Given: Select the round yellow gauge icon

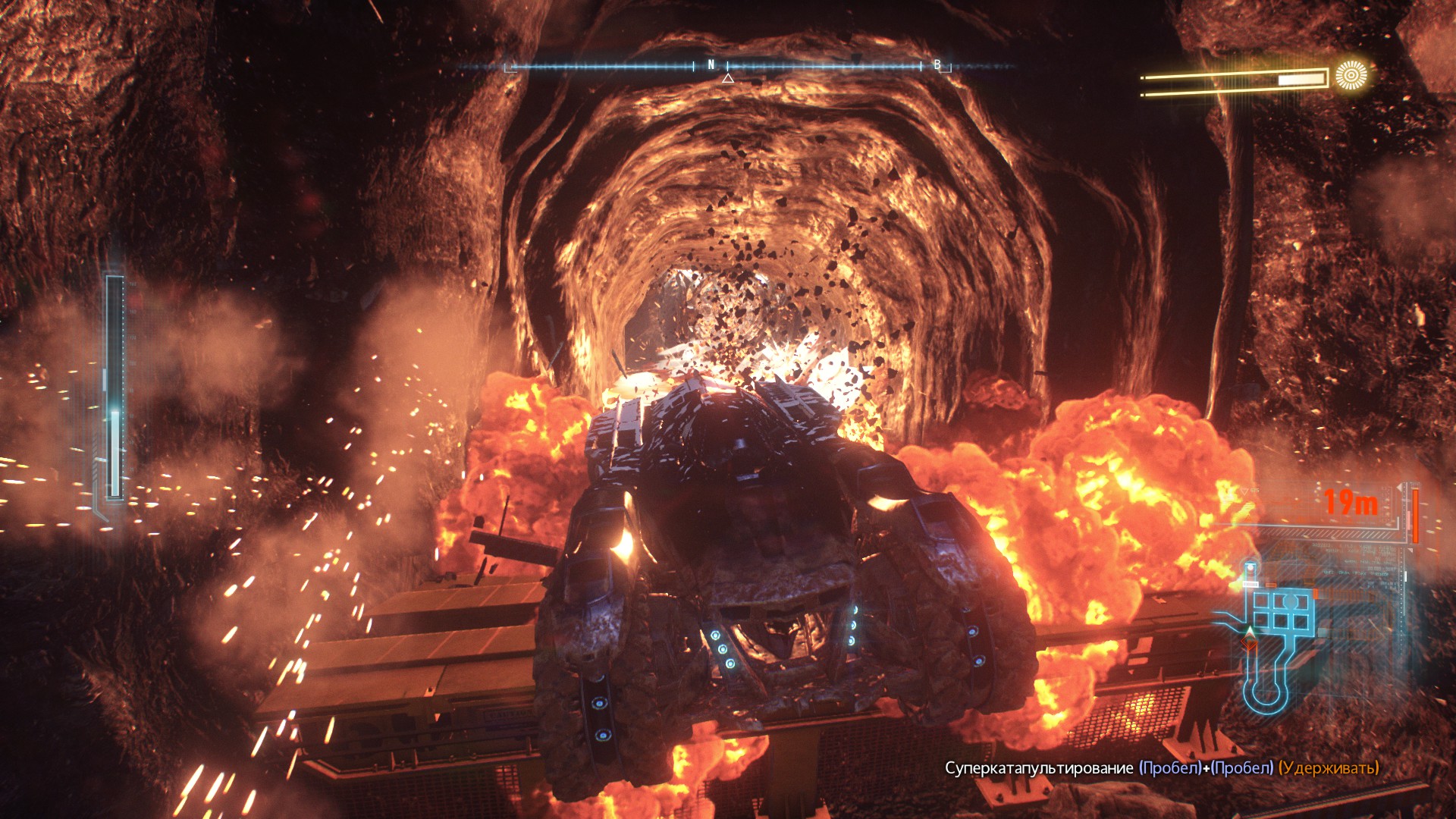Looking at the screenshot, I should pos(1351,76).
